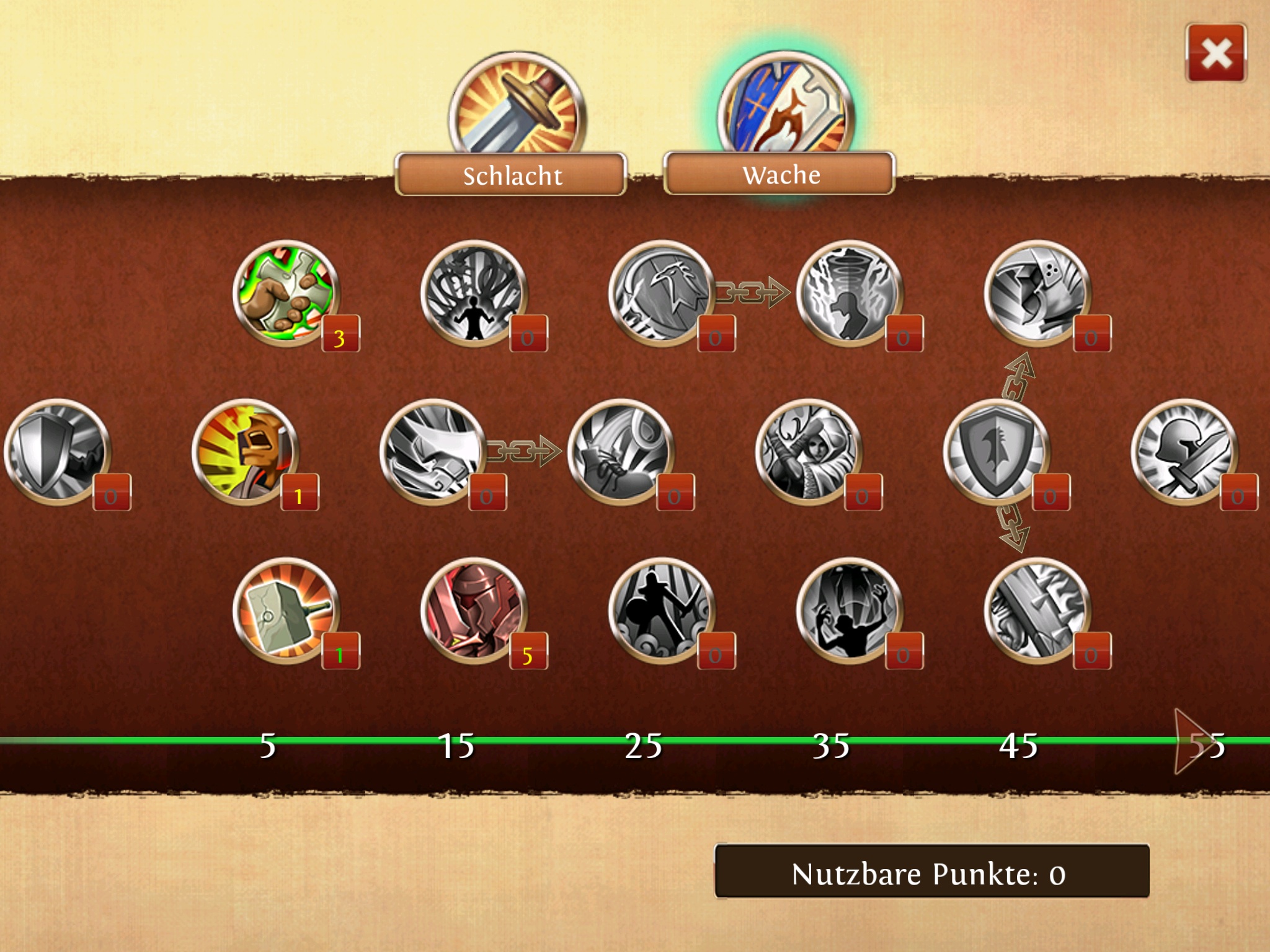The width and height of the screenshot is (1270, 952).
Task: Select the locked warrior with shield silhouette
Action: coord(662,611)
